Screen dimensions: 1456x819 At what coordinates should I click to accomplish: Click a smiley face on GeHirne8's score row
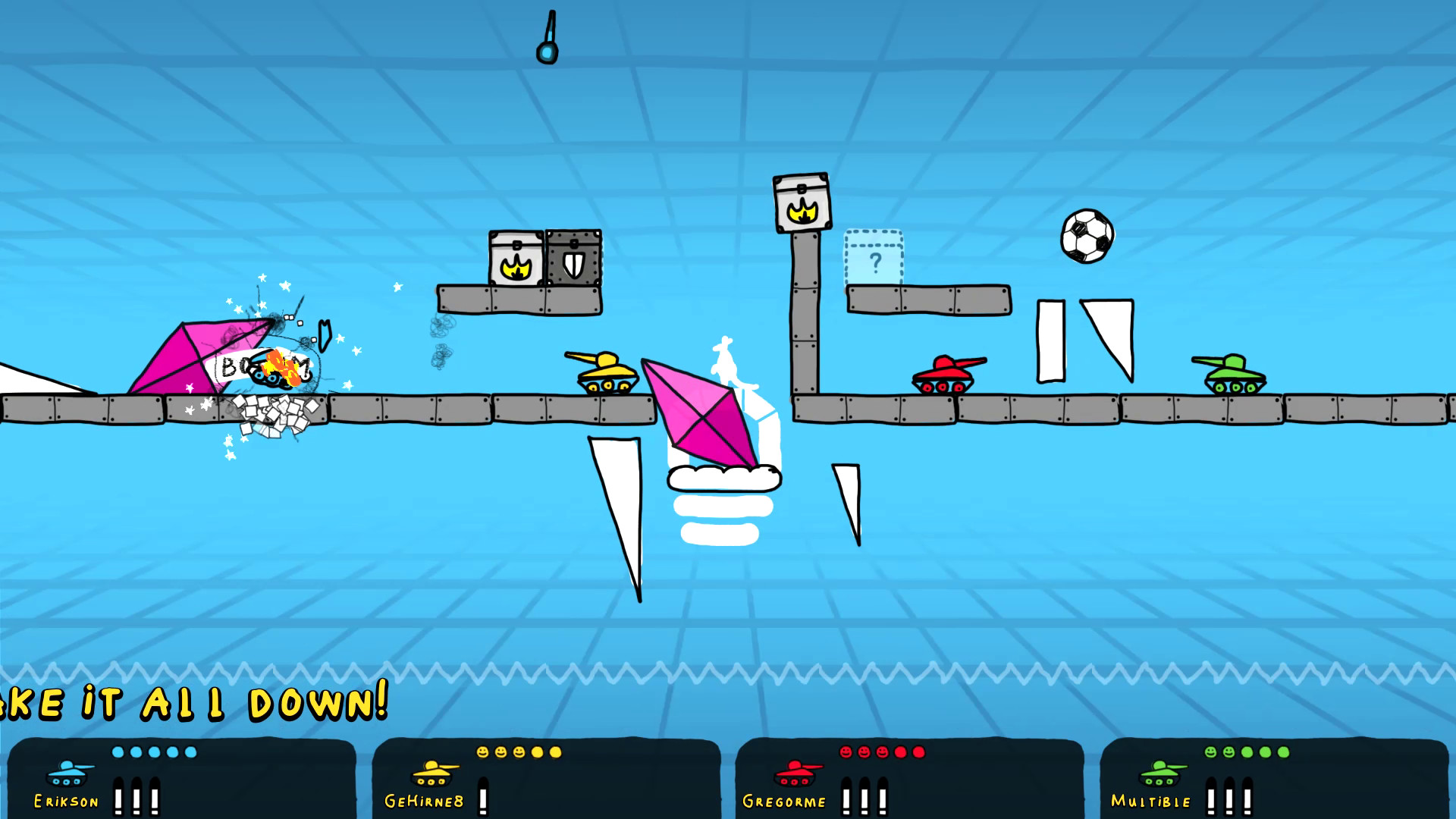[483, 750]
